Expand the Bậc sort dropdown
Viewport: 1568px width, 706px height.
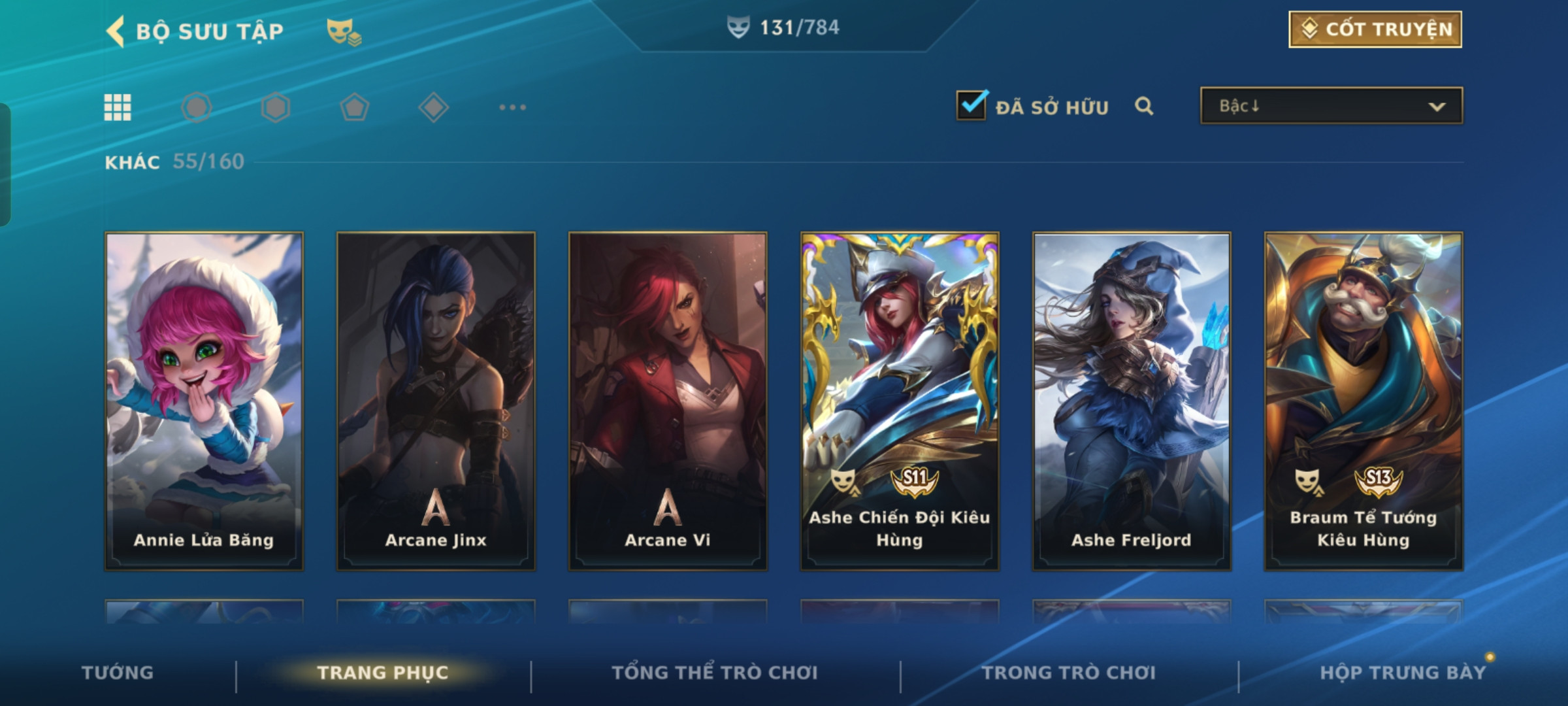[1331, 106]
